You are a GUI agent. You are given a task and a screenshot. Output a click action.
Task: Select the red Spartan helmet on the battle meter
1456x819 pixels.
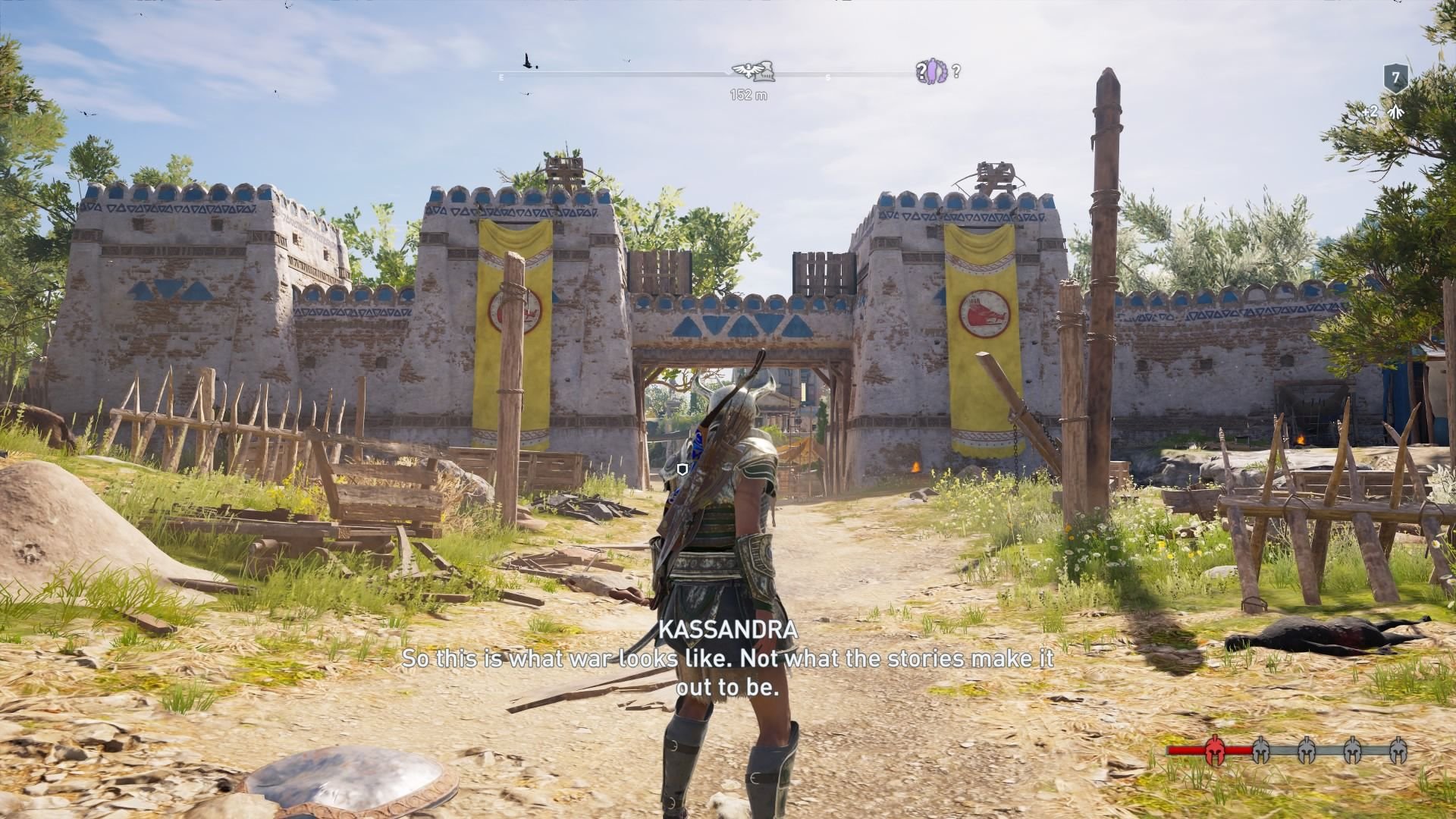click(x=1215, y=751)
